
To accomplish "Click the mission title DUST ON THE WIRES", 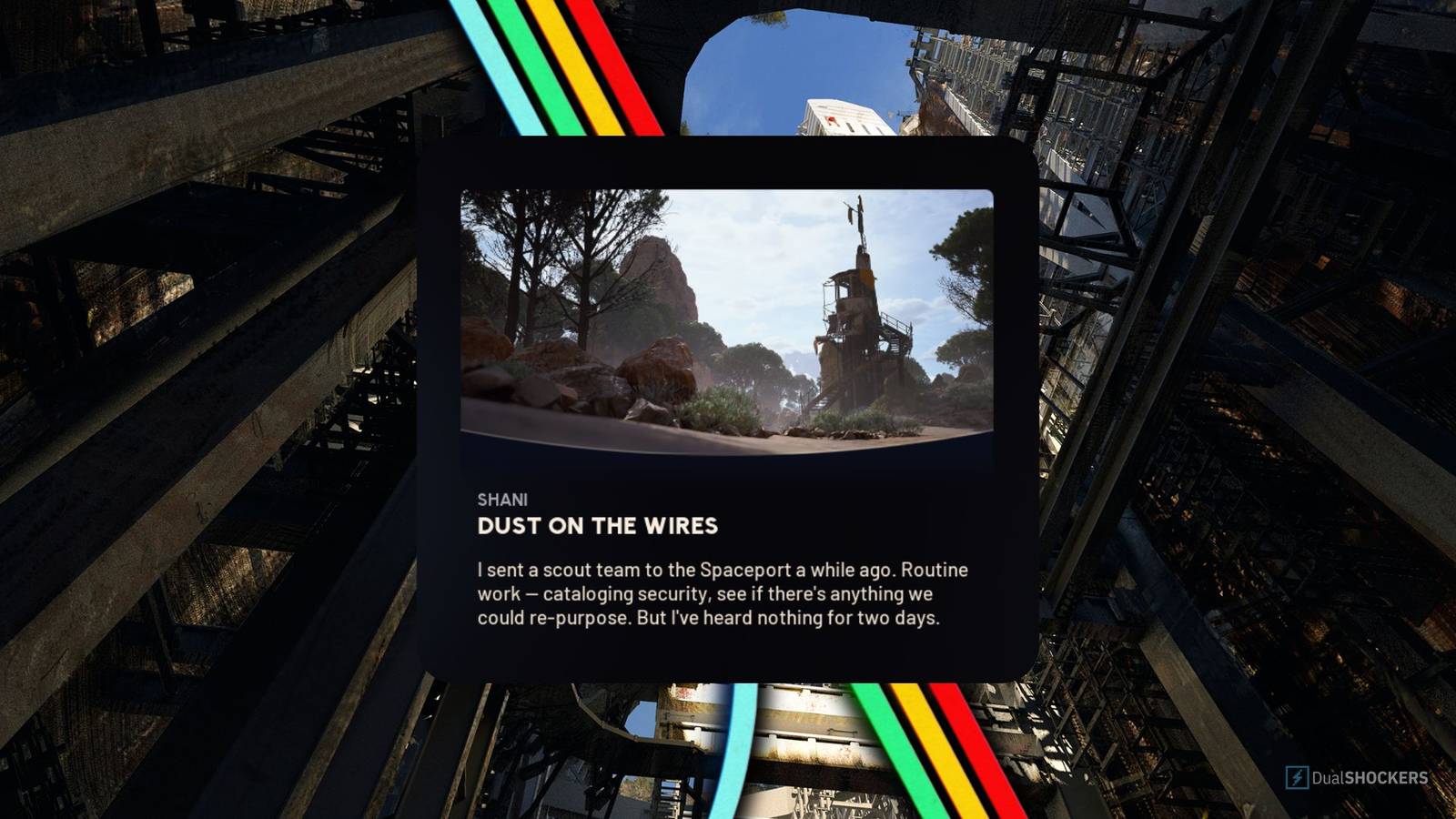I will point(598,526).
